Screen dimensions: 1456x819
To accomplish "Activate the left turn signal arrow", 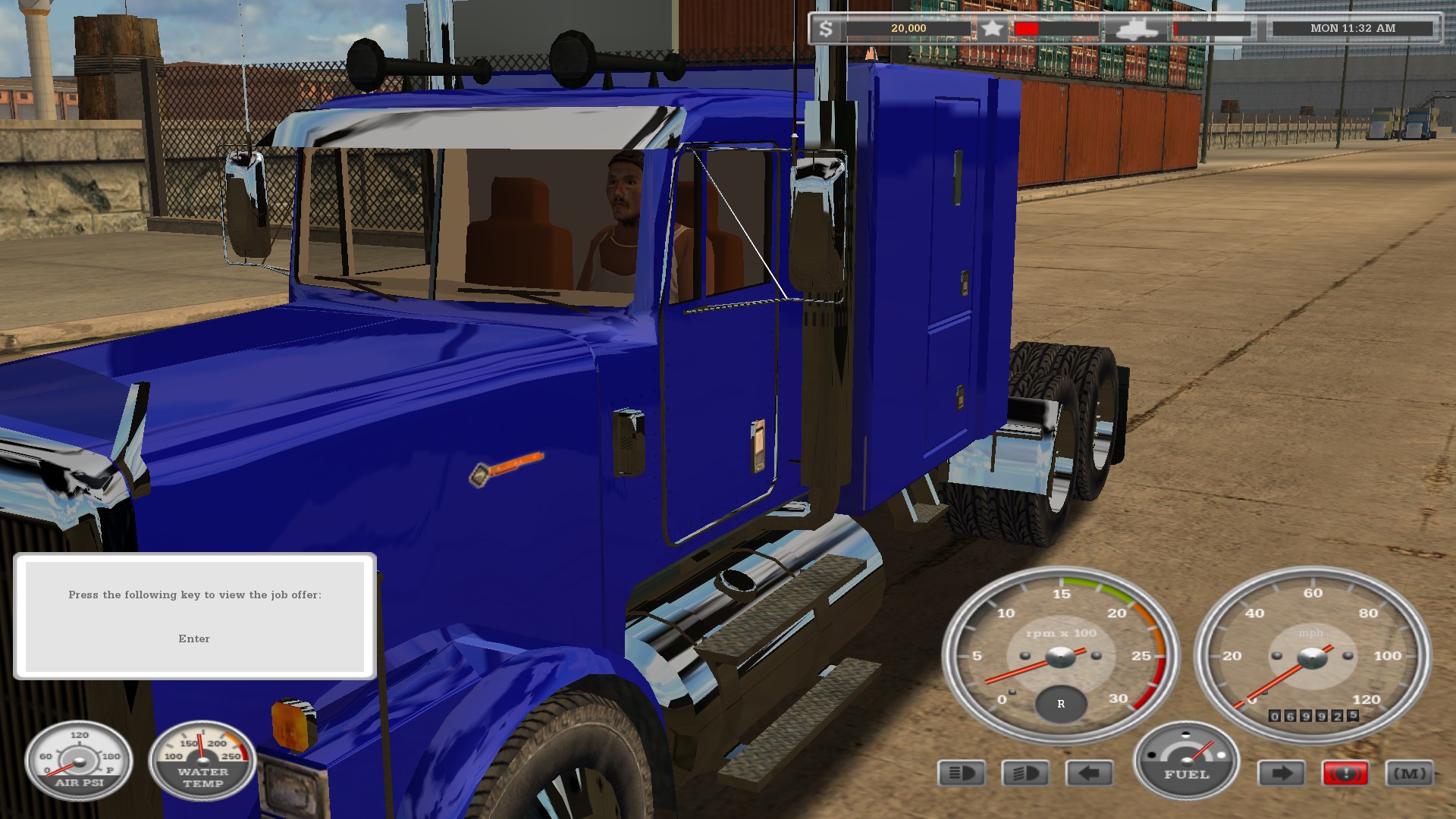I will [1090, 773].
